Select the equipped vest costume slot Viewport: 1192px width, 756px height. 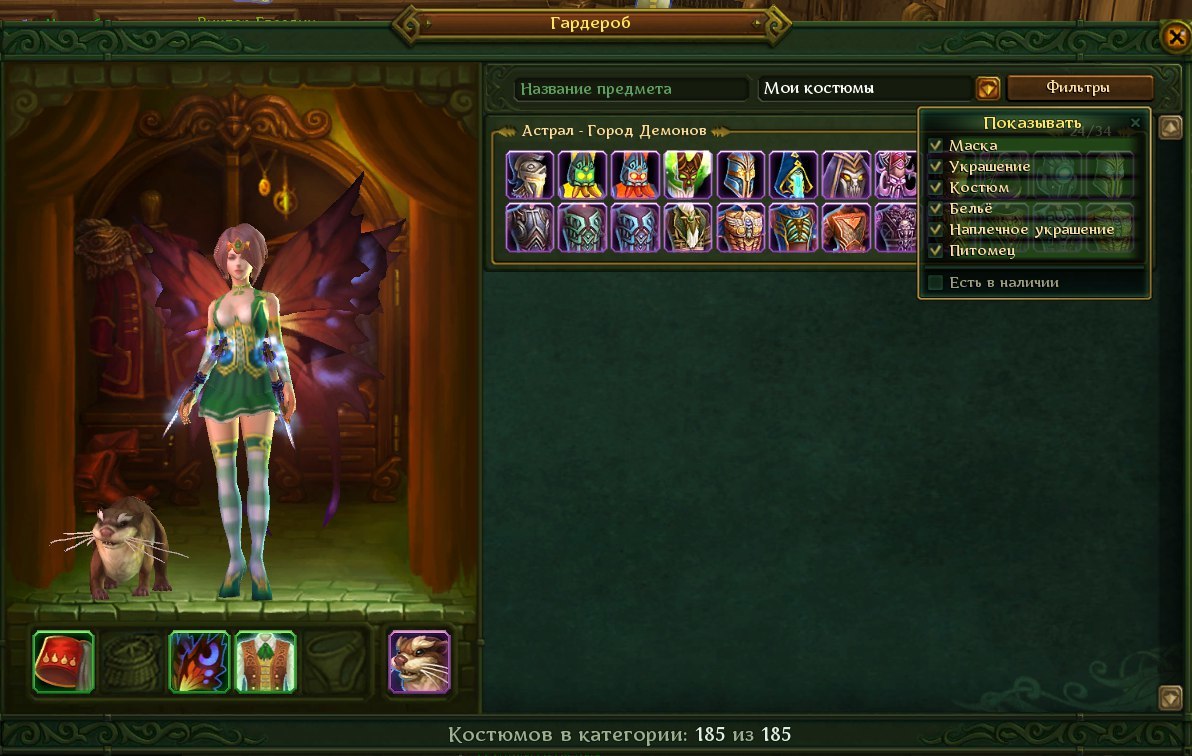(265, 661)
